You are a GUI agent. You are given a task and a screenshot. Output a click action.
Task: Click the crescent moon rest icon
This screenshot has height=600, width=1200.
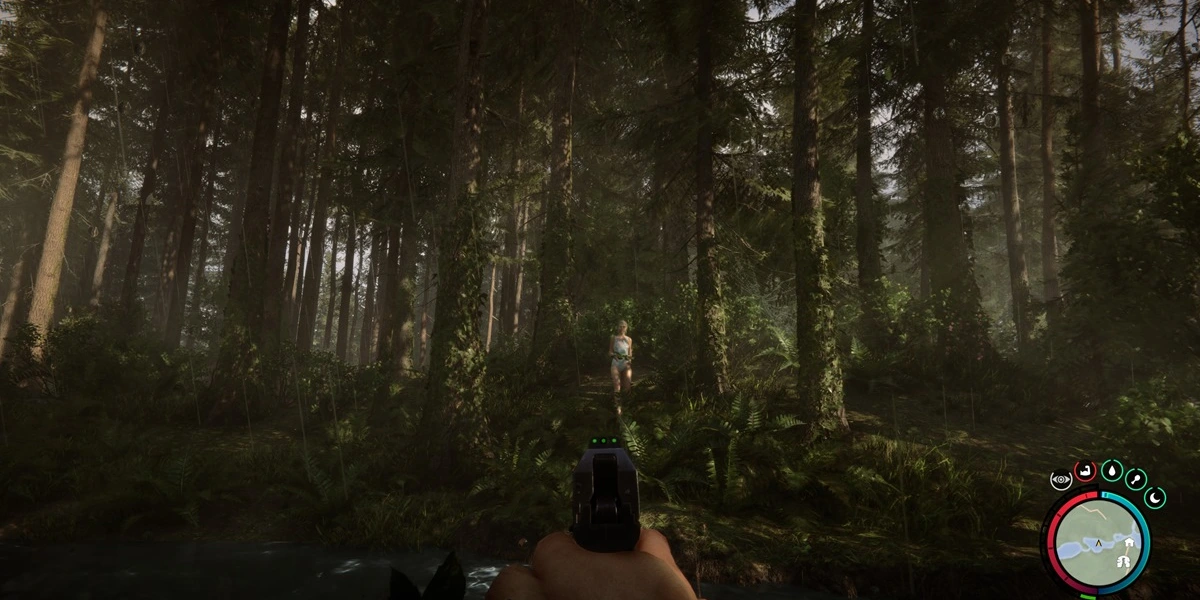point(1155,497)
